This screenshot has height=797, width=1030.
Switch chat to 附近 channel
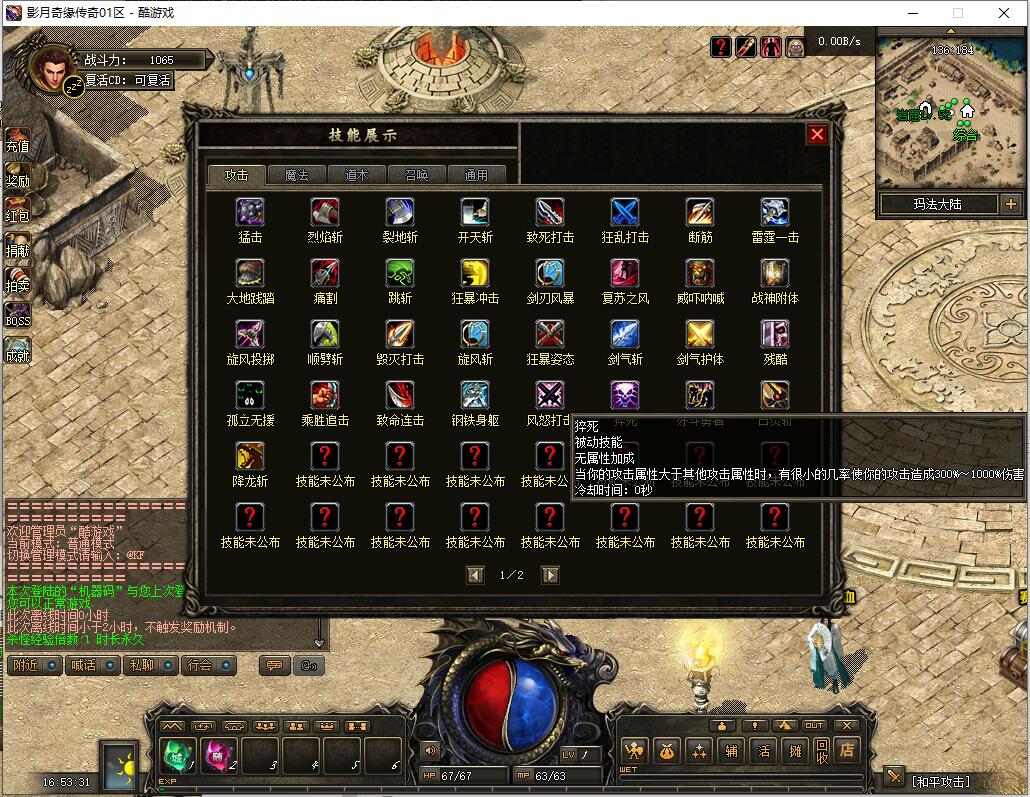(35, 665)
